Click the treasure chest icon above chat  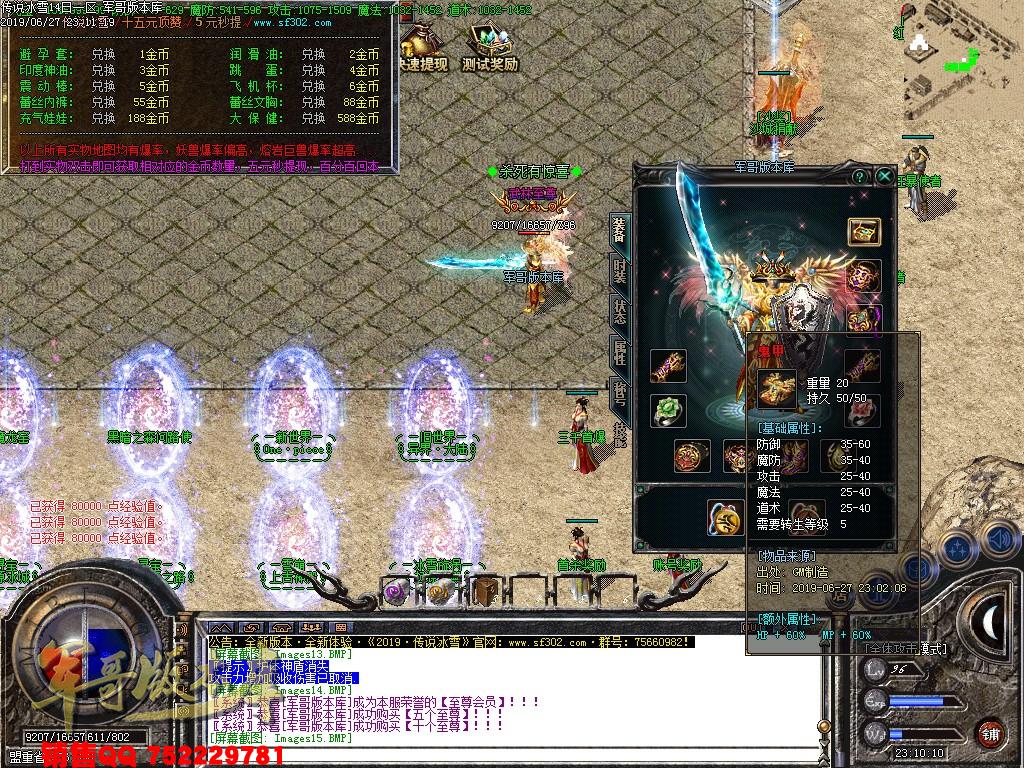(x=486, y=590)
